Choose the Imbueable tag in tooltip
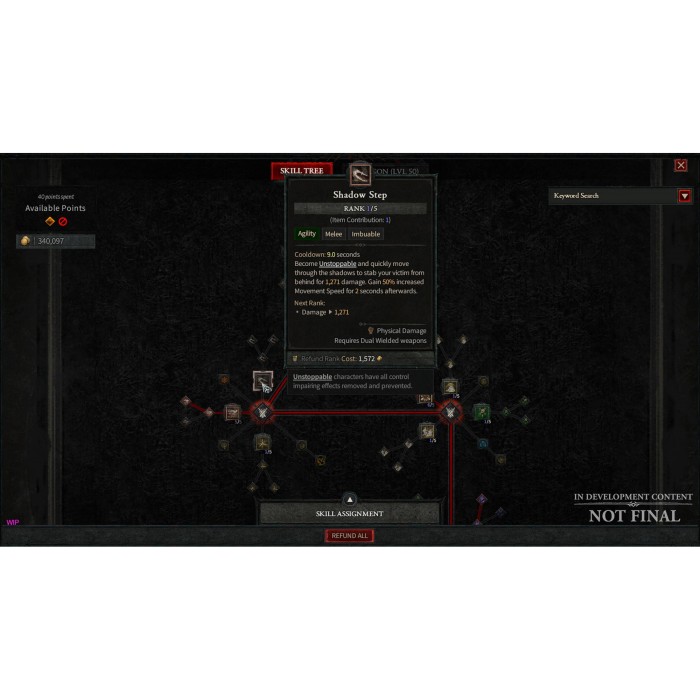The image size is (700, 700). pos(366,234)
